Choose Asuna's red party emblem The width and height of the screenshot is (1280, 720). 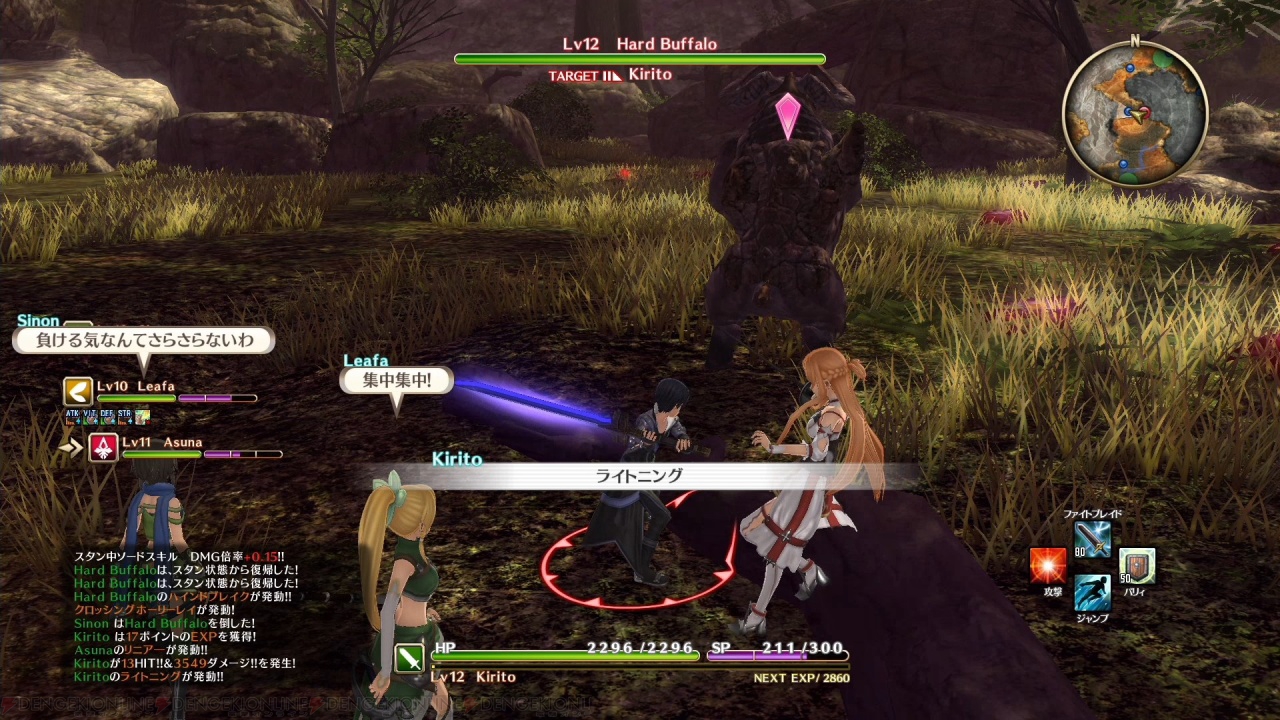(103, 447)
